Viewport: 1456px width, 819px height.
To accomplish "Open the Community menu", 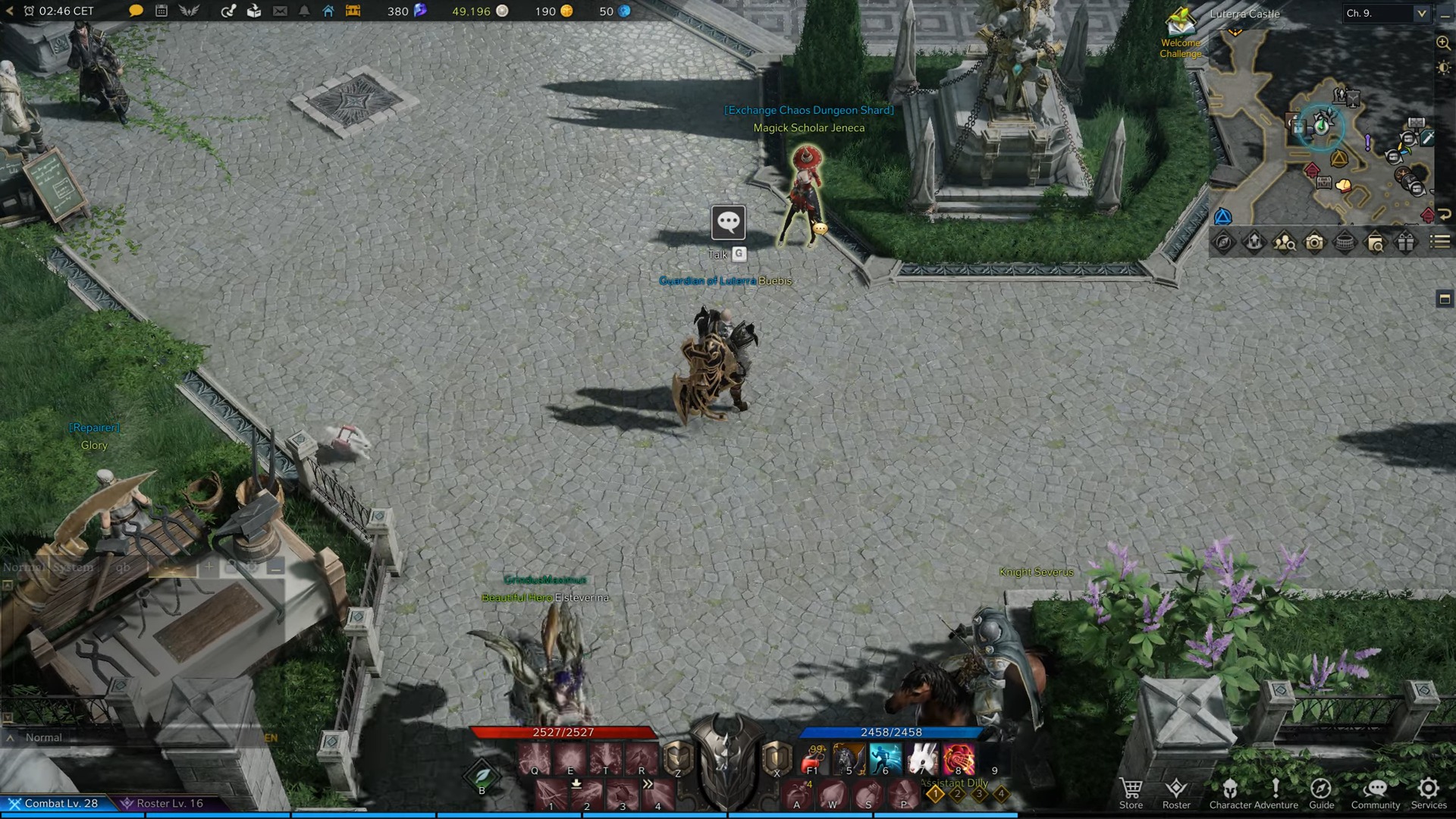I will tap(1376, 793).
